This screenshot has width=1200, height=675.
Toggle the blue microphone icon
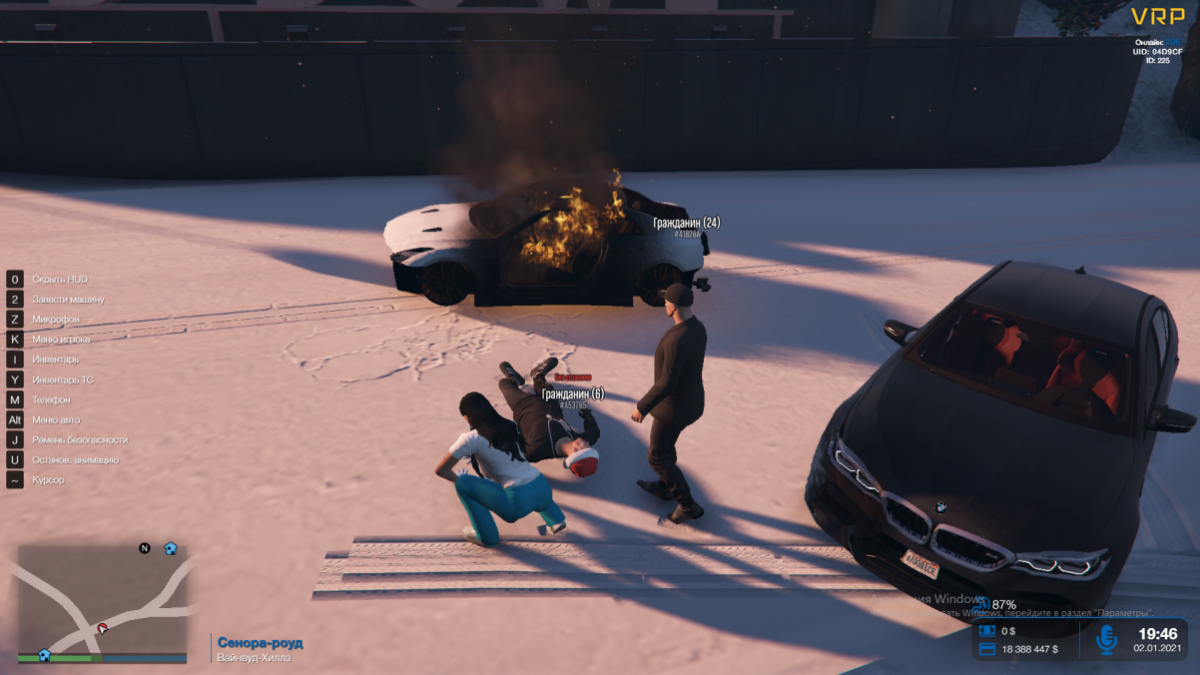click(1106, 639)
